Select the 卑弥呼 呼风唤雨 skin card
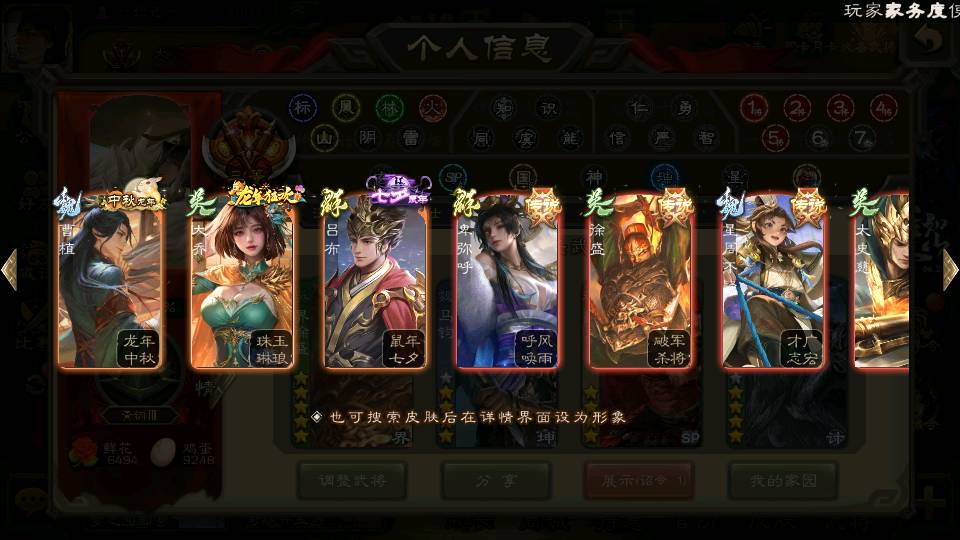This screenshot has width=960, height=540. [508, 282]
